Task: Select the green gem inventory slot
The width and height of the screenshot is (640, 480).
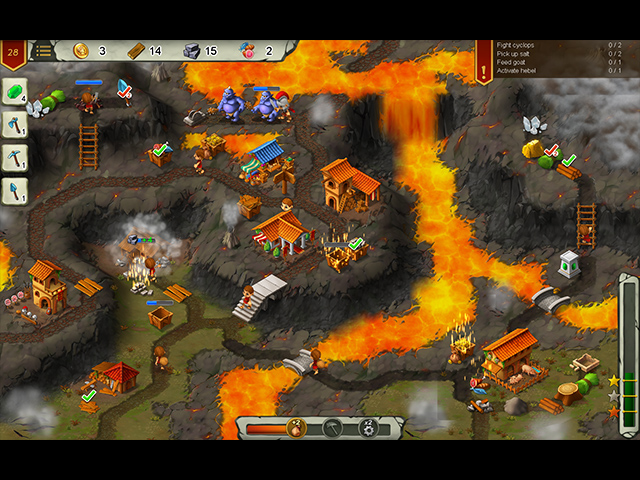Action: point(15,92)
